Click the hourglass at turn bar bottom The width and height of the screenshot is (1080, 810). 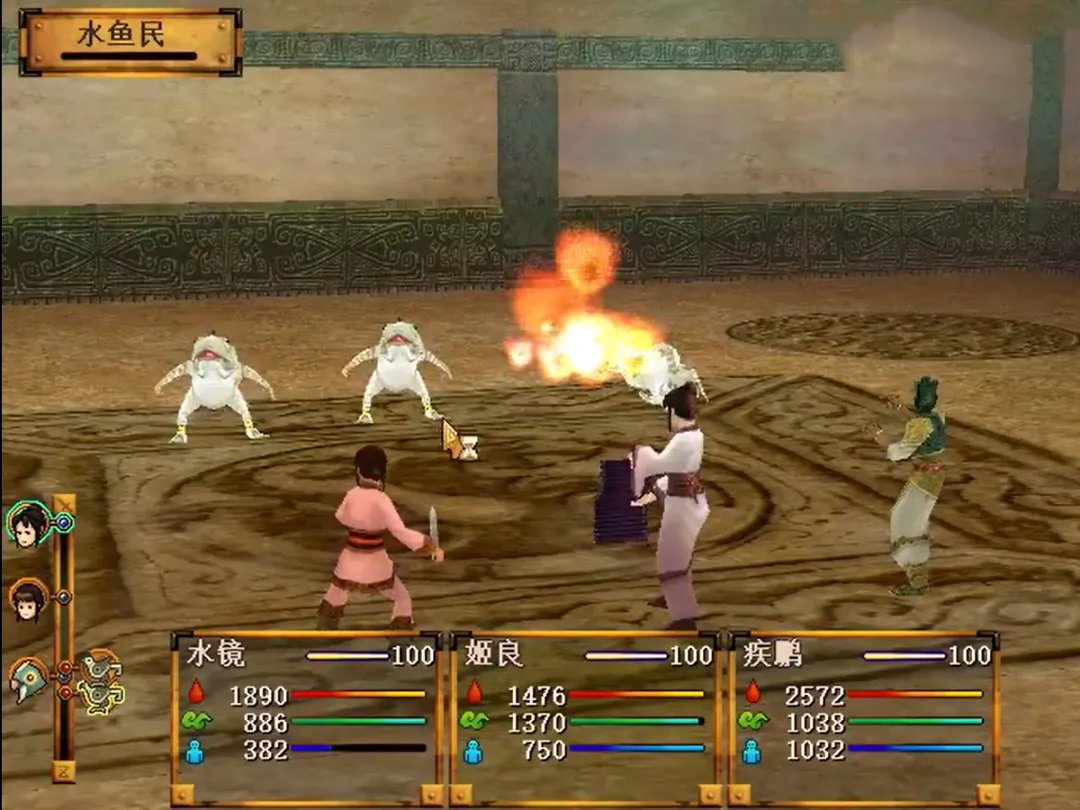click(63, 770)
